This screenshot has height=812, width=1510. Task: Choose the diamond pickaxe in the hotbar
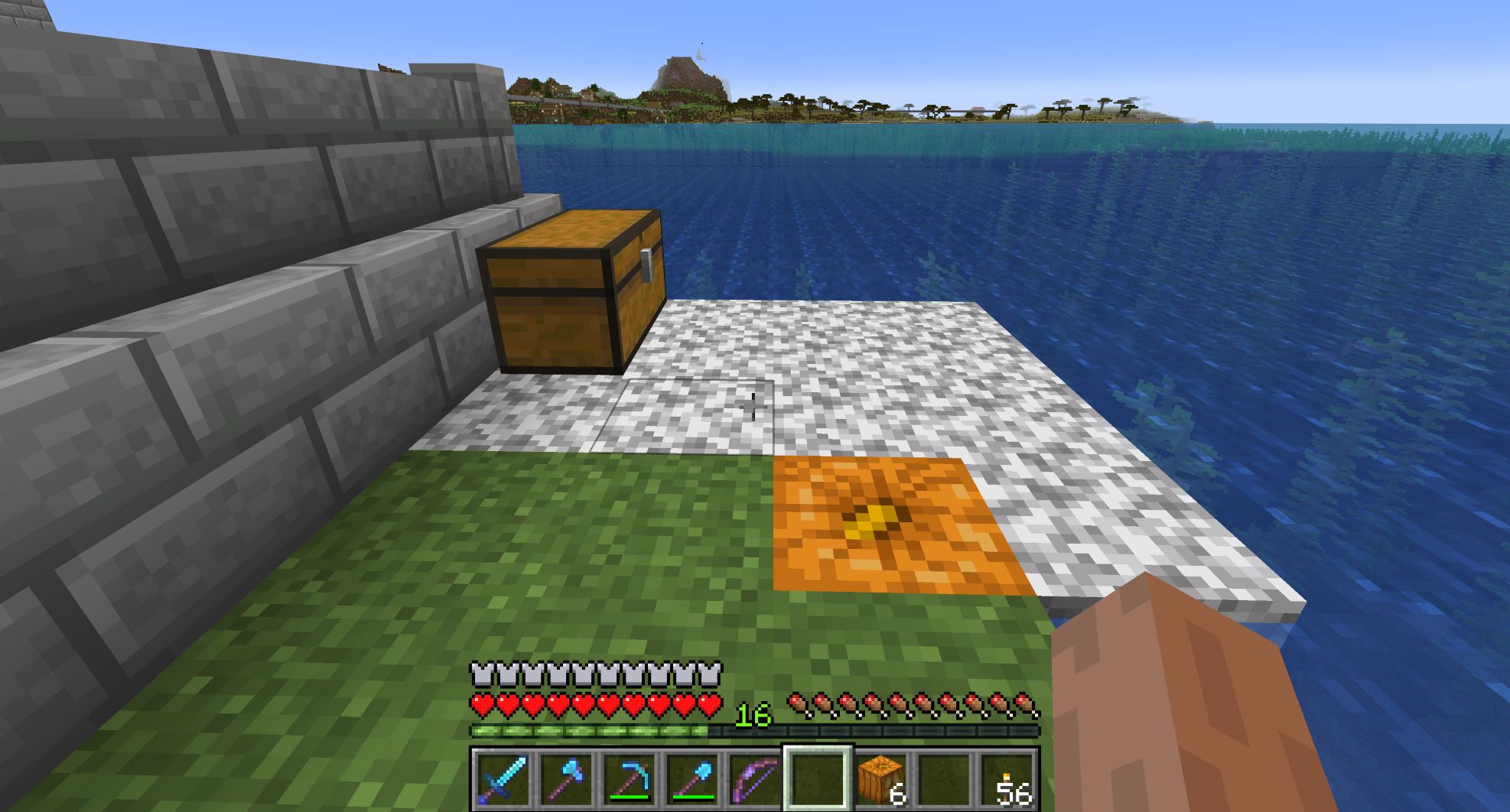(x=629, y=778)
